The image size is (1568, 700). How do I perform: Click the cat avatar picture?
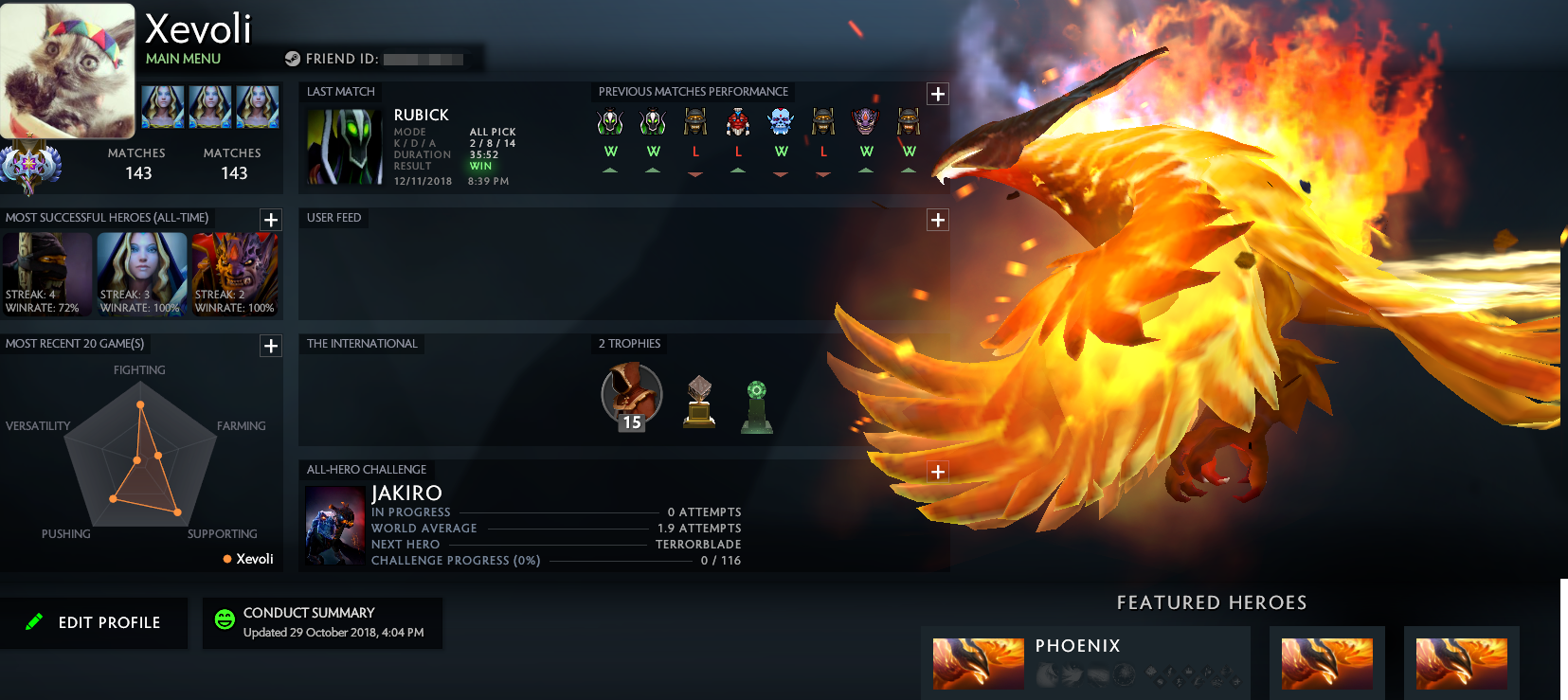(x=67, y=69)
